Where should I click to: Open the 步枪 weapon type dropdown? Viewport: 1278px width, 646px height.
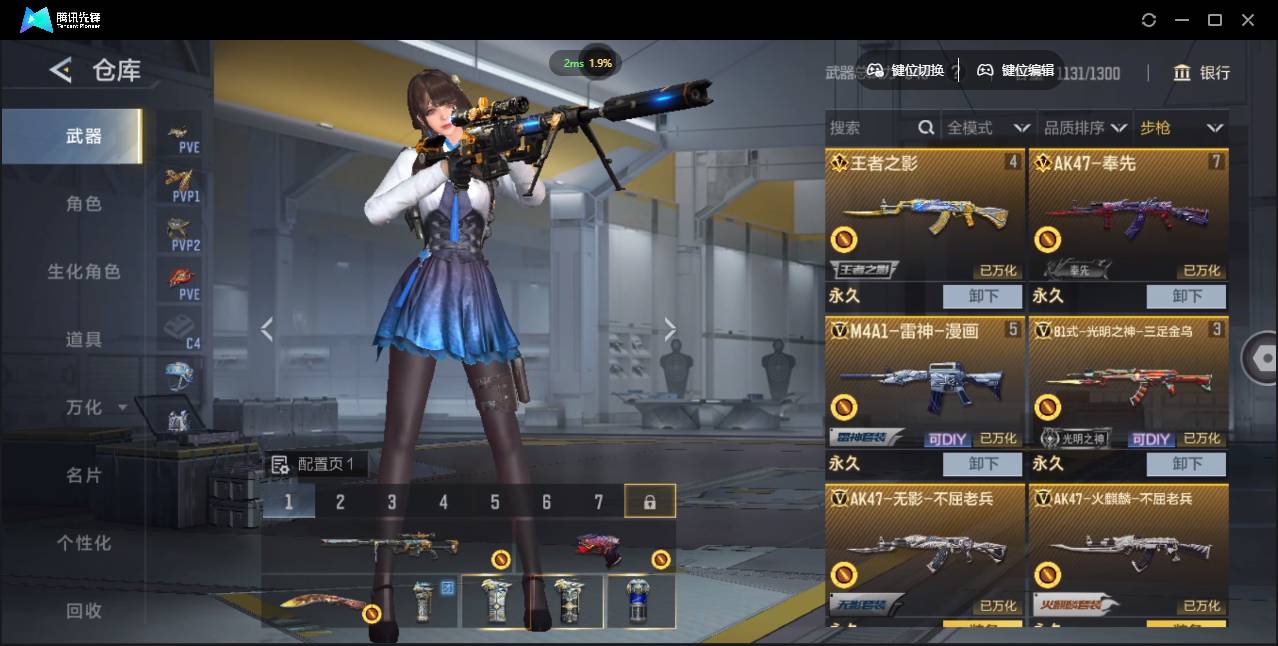1181,128
